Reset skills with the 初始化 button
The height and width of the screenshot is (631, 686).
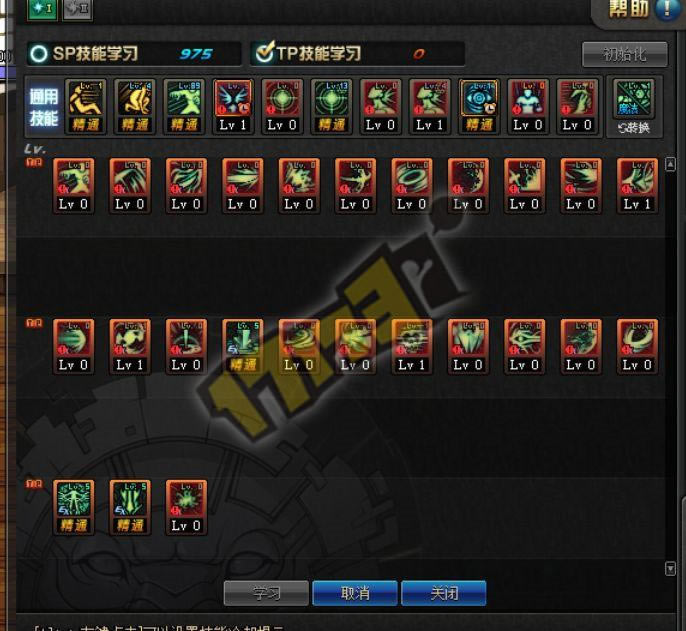[x=624, y=53]
